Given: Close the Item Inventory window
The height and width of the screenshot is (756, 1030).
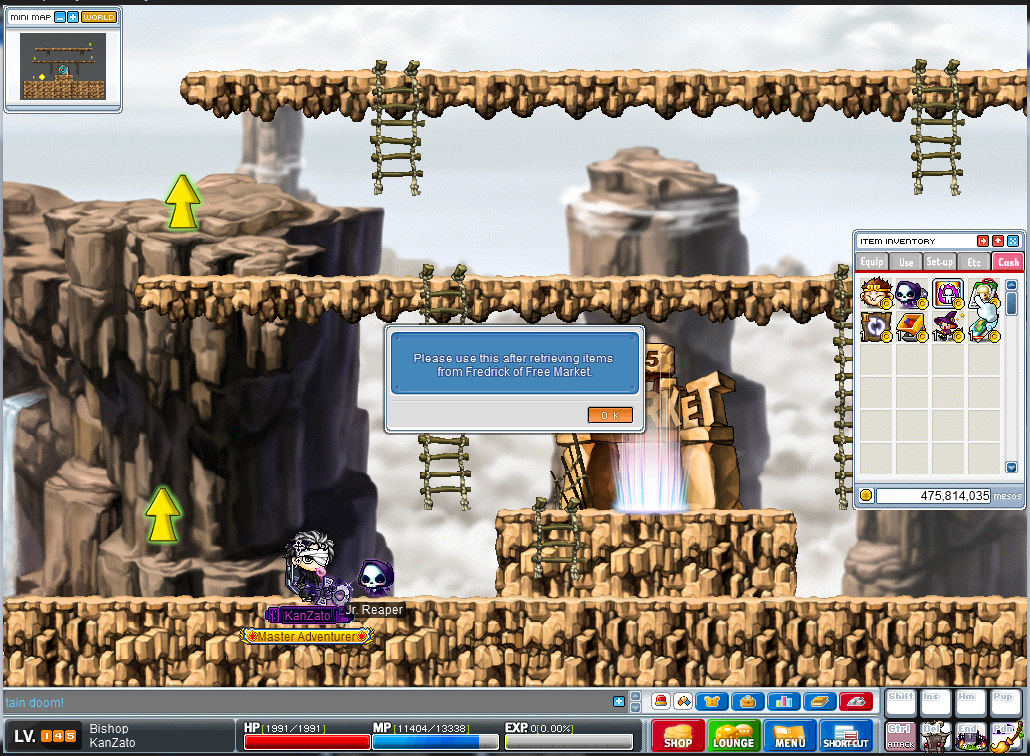Looking at the screenshot, I should coord(1013,241).
